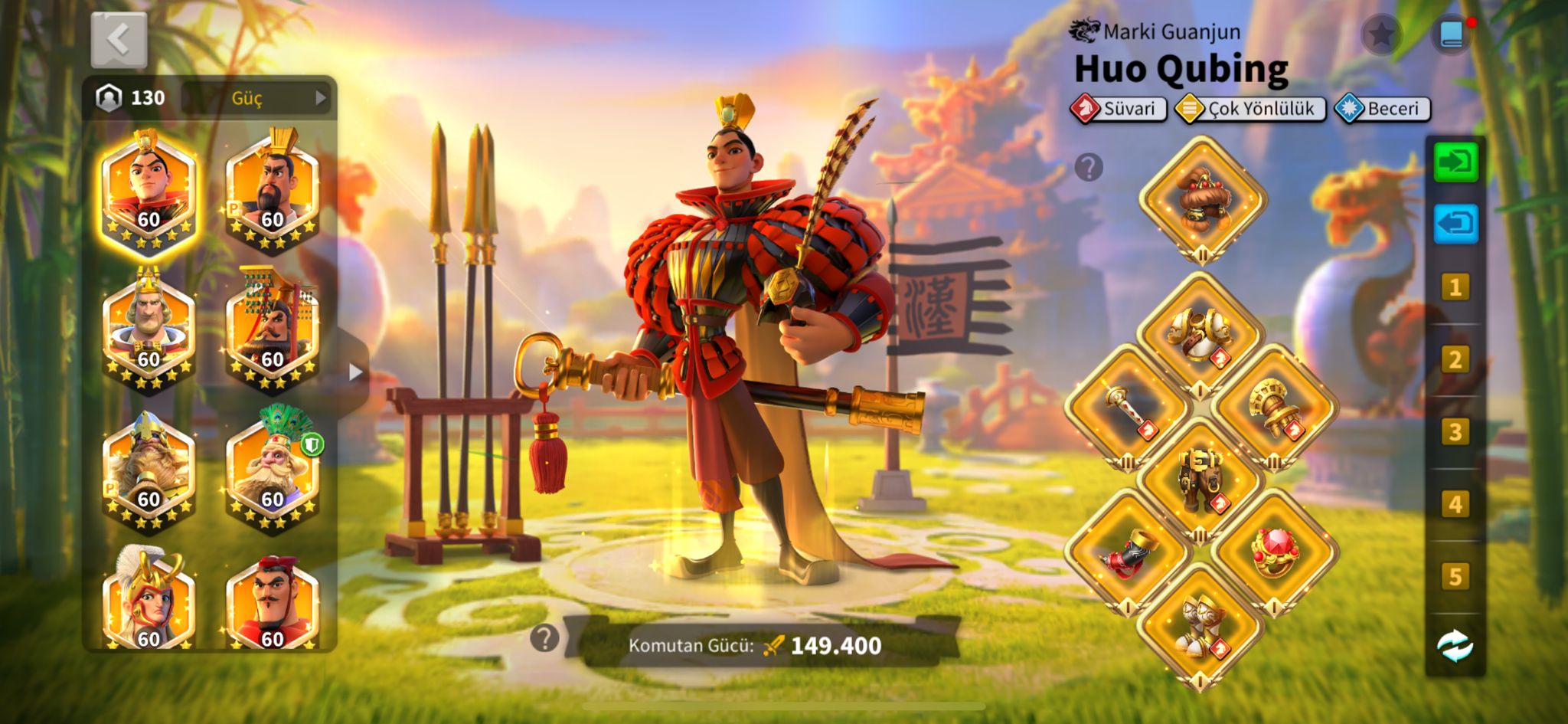Mark commander with the star favorite button
The height and width of the screenshot is (724, 1568).
(1380, 34)
